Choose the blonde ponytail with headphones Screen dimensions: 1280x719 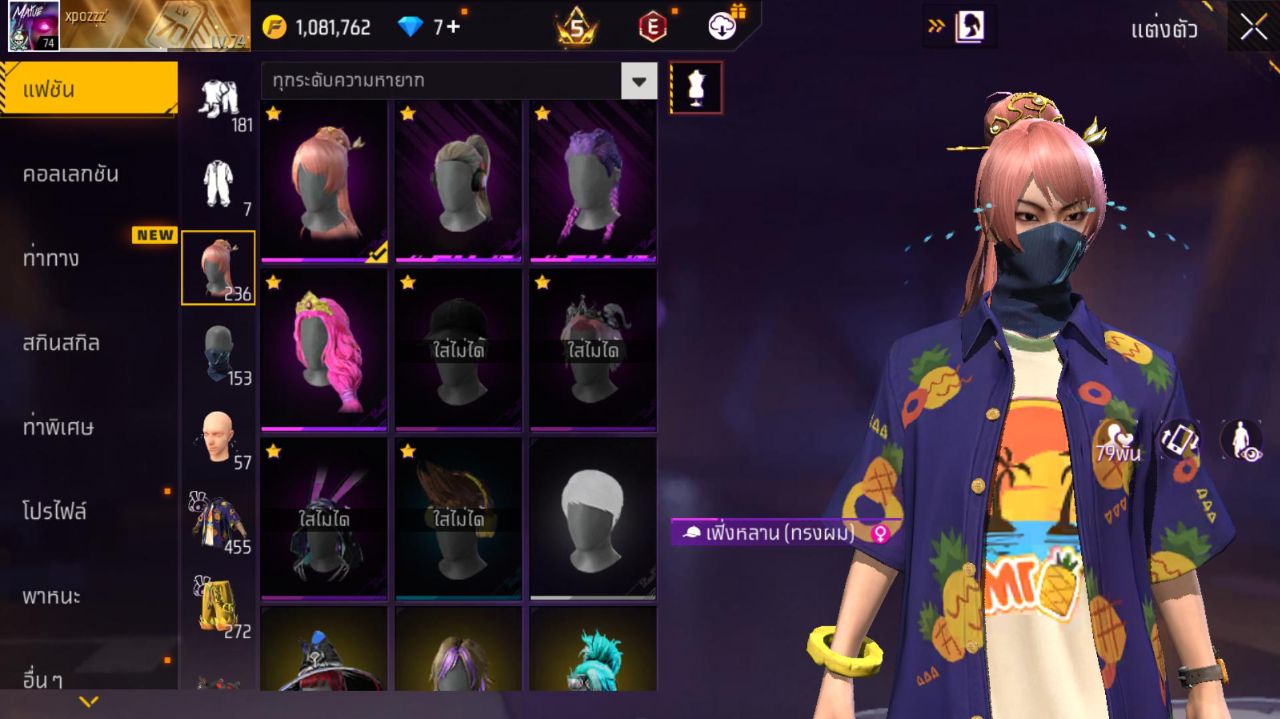pos(458,181)
